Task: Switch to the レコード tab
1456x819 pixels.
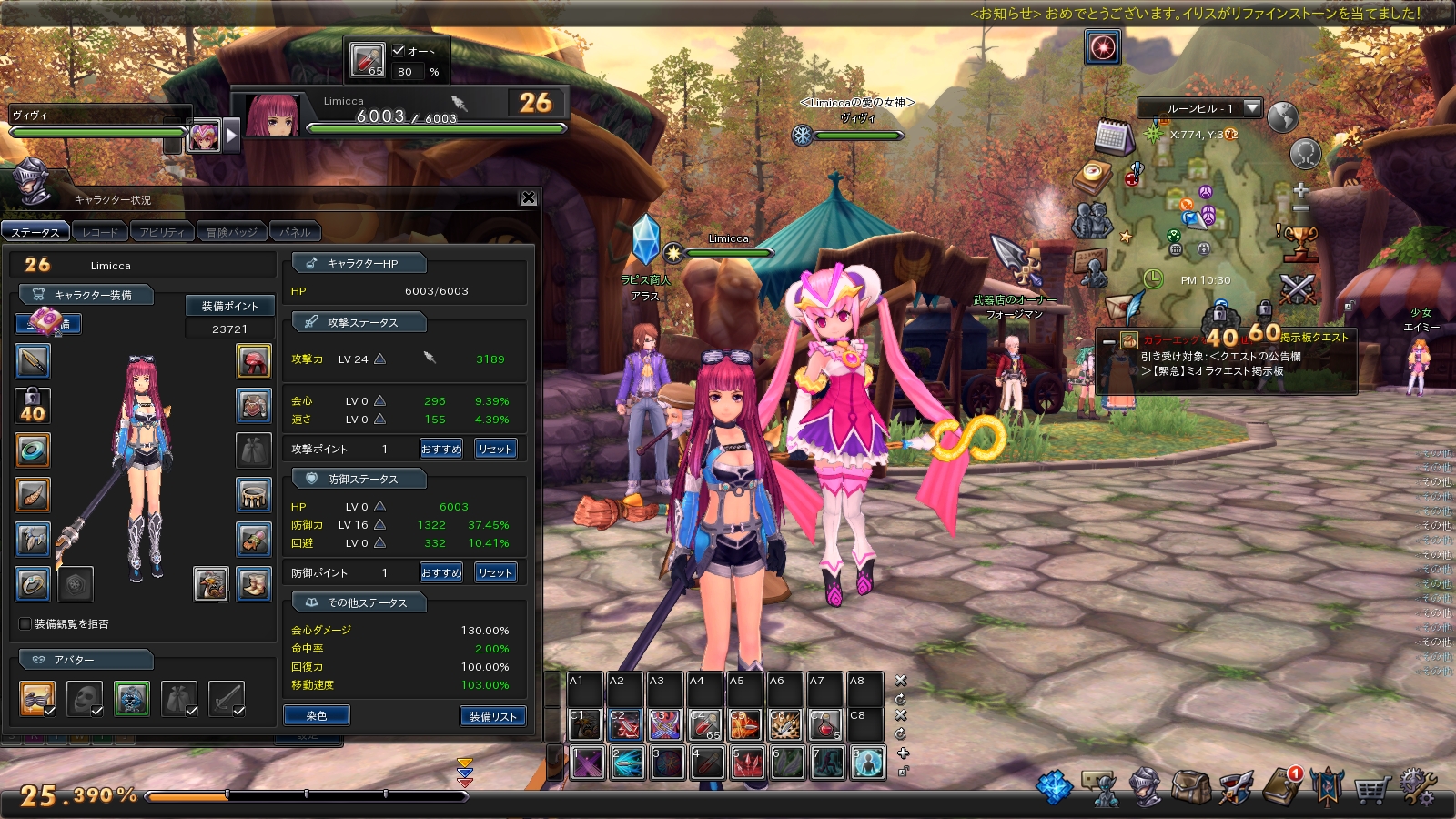Action: click(x=99, y=232)
